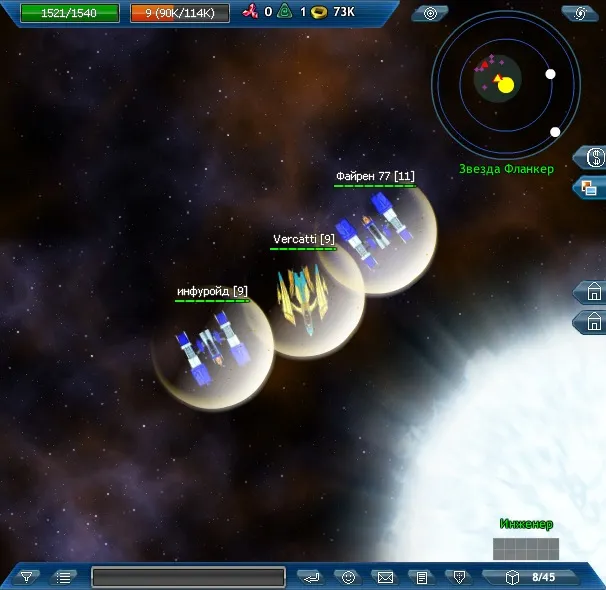The width and height of the screenshot is (606, 590).
Task: Open the dollar sign shop button
Action: [593, 157]
